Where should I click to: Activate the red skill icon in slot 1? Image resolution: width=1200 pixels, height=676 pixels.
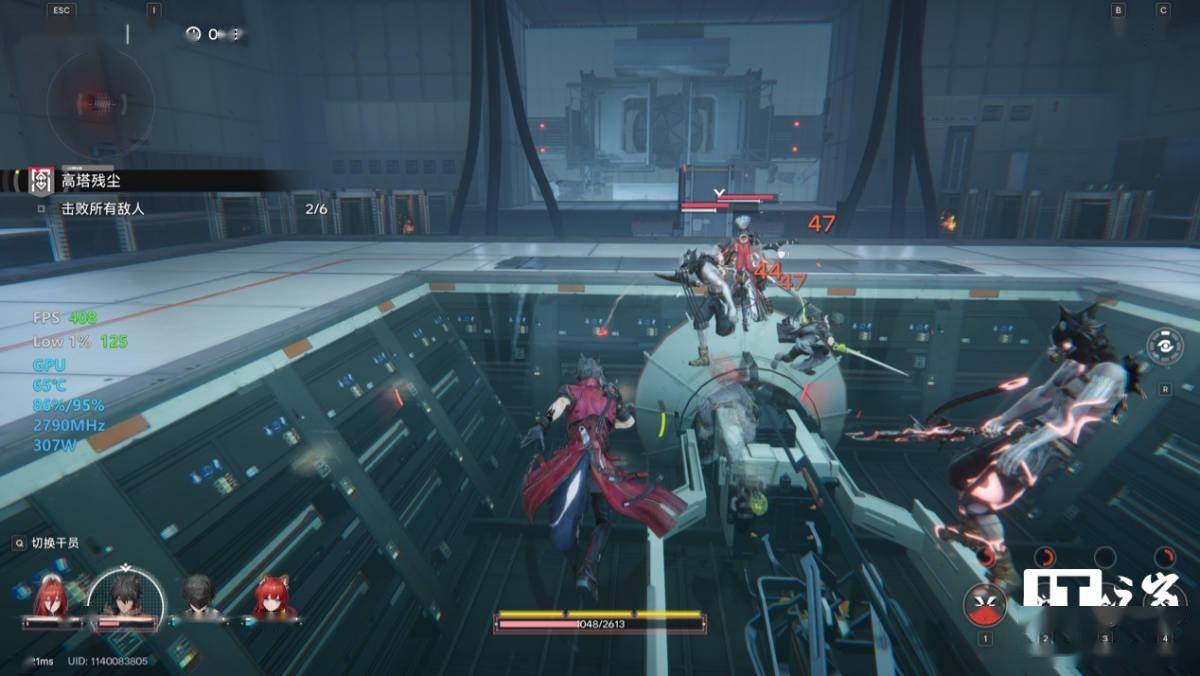[x=985, y=603]
